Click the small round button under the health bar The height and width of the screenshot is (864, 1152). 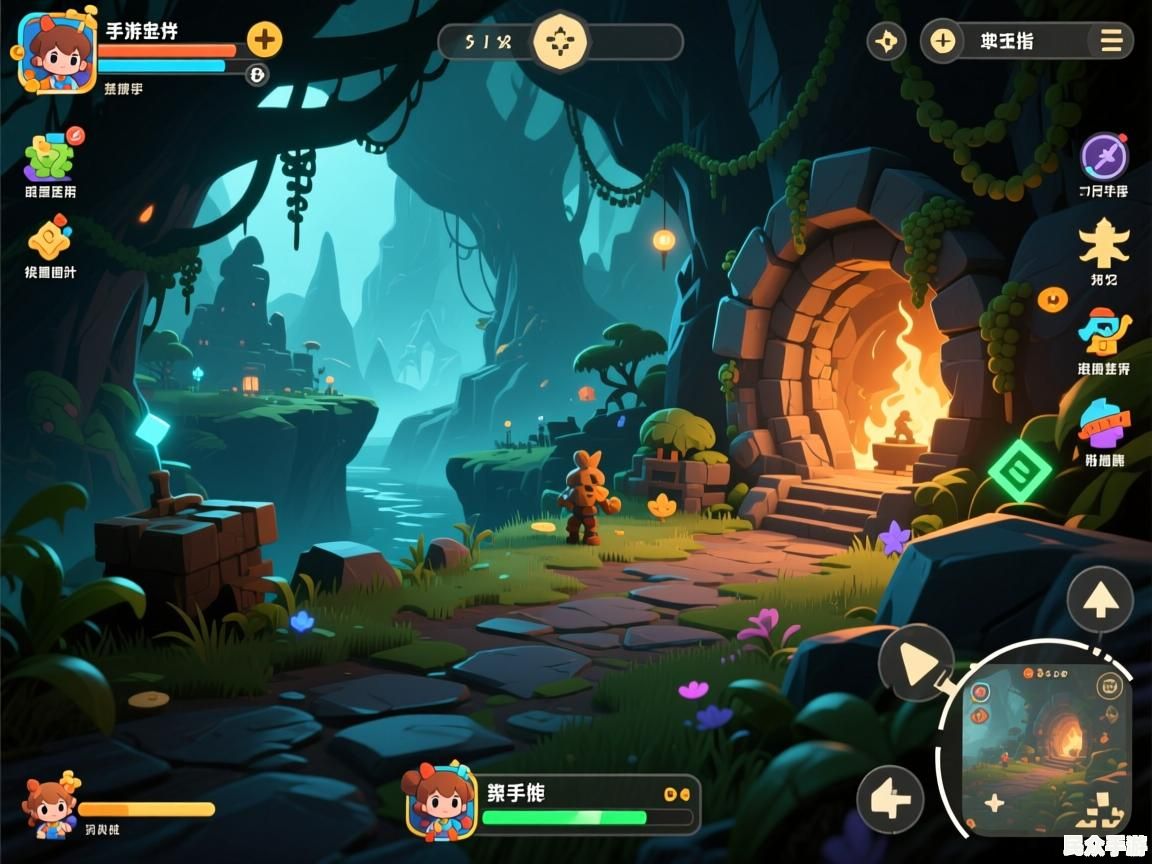pos(257,74)
